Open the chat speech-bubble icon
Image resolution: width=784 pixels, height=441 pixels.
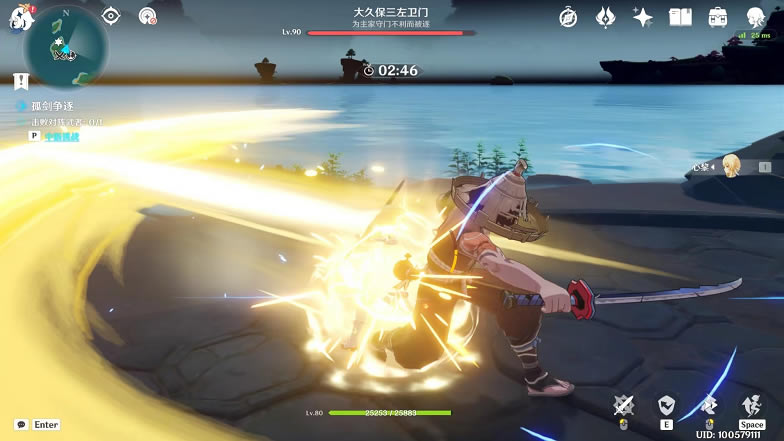point(20,424)
